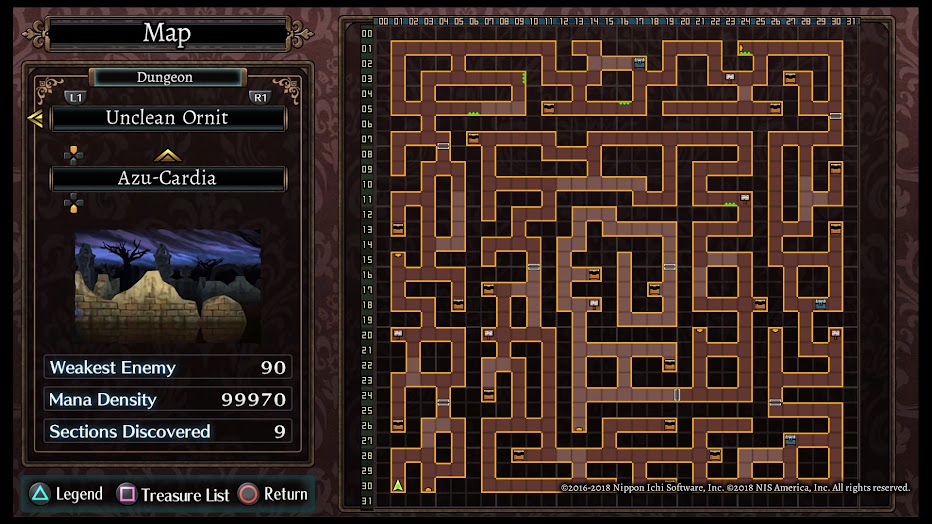
Task: Click the yellow arrow left of Unclean Ornit
Action: (35, 119)
